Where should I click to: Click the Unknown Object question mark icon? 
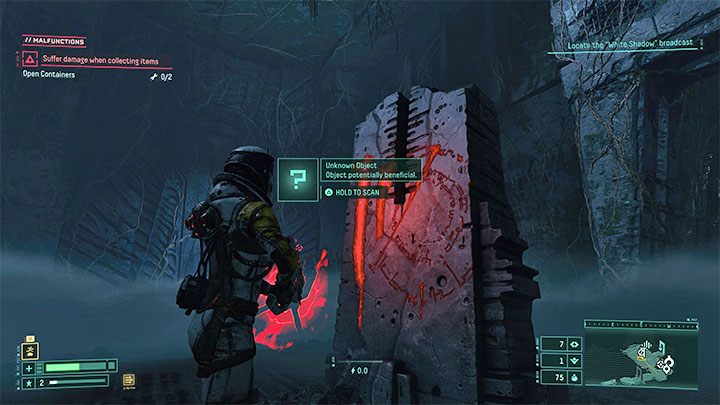[297, 178]
